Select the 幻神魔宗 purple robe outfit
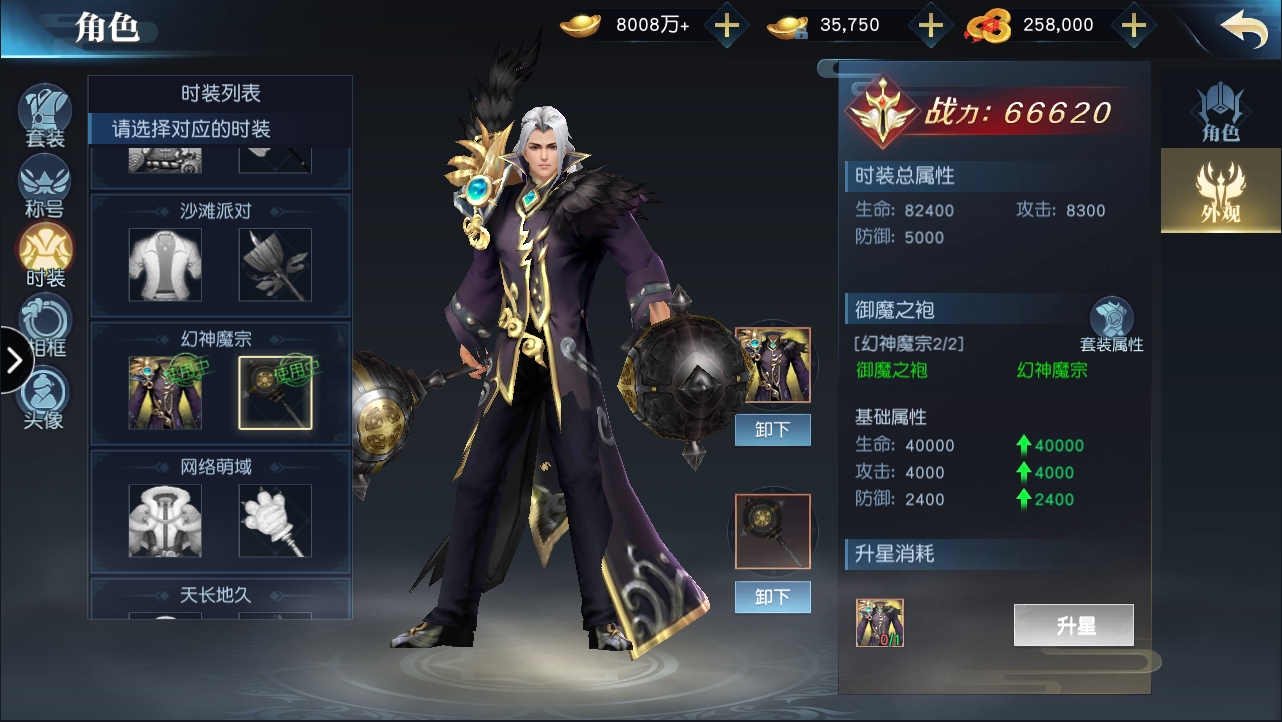The width and height of the screenshot is (1282, 722). click(x=165, y=392)
